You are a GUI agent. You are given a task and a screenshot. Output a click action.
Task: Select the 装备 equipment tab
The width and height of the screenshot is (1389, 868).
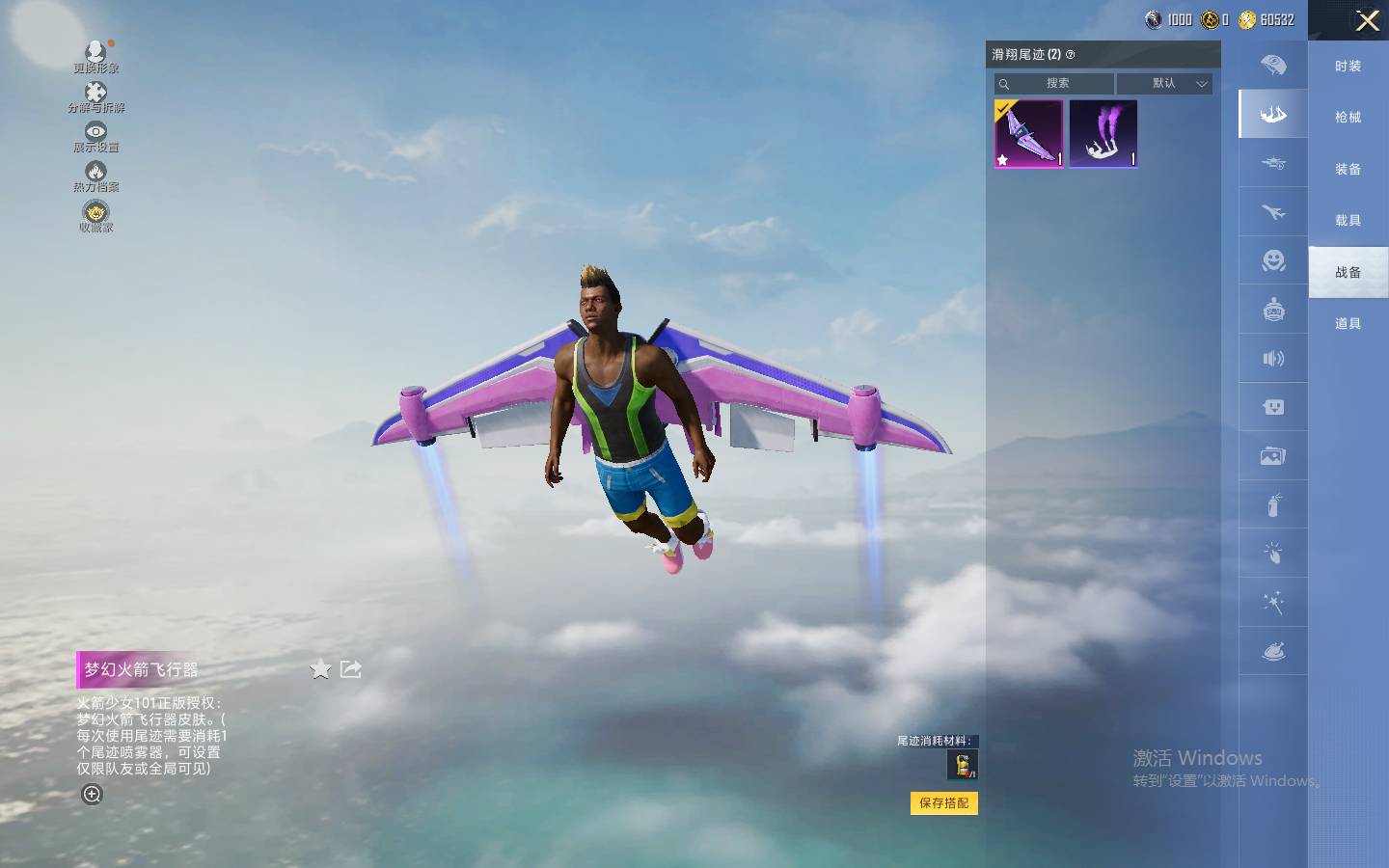tap(1348, 170)
